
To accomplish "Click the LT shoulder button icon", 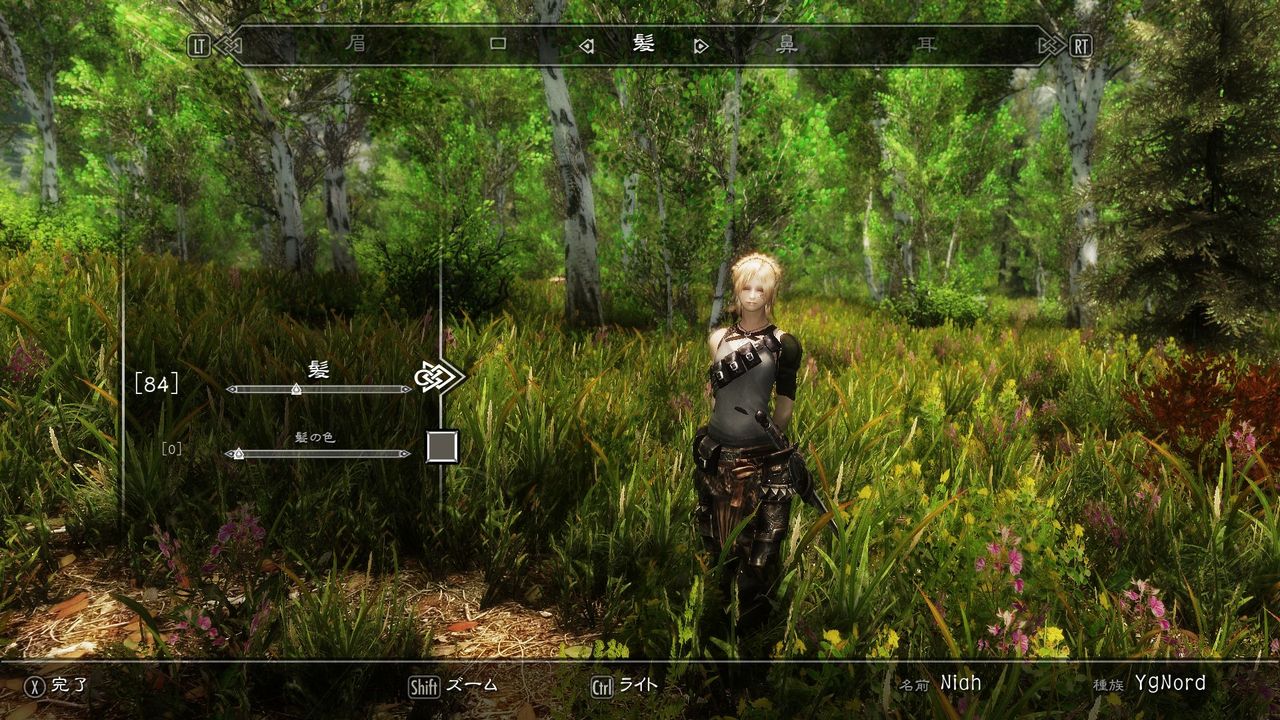I will (197, 44).
